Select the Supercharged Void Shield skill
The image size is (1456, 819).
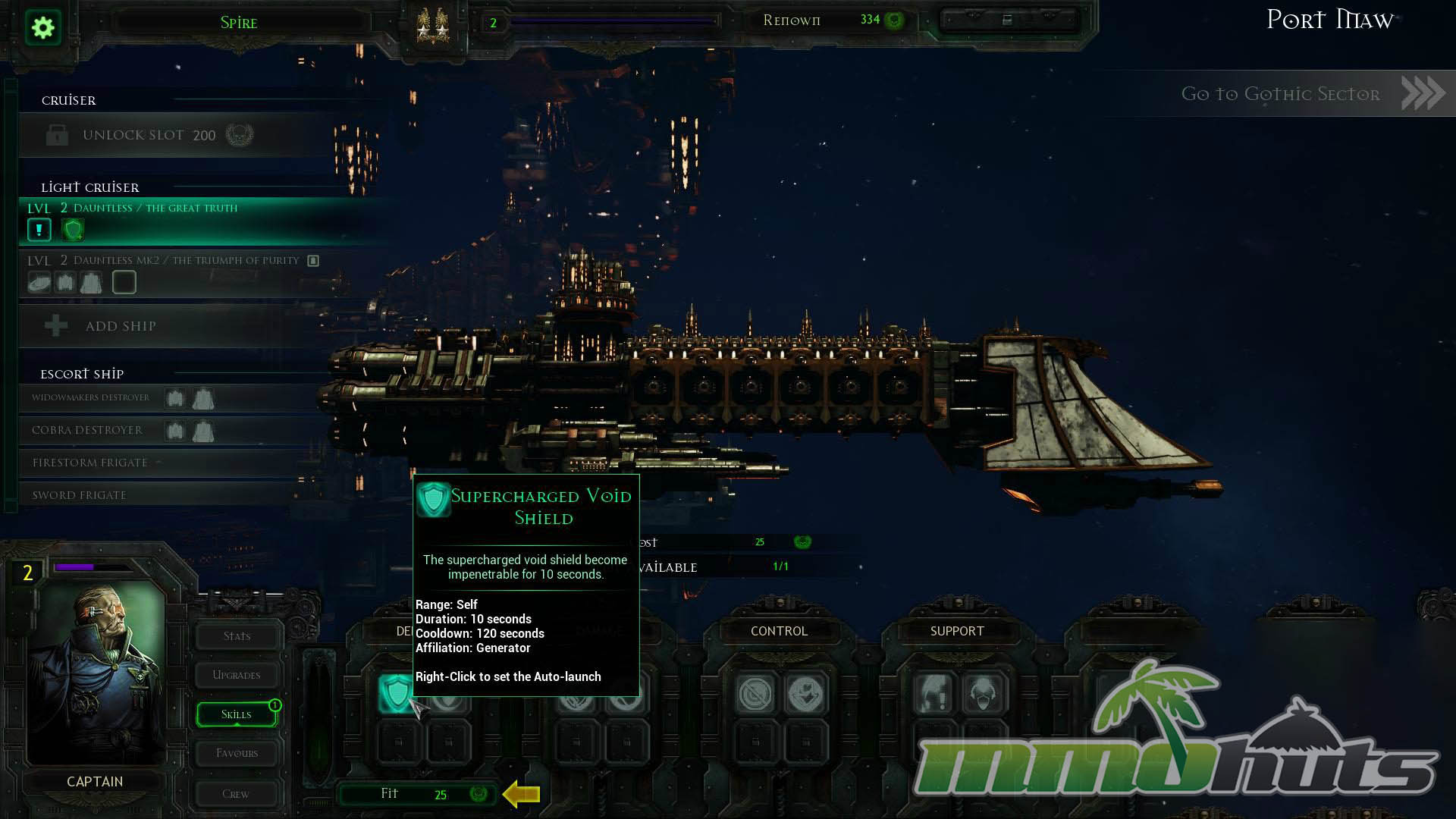(396, 693)
